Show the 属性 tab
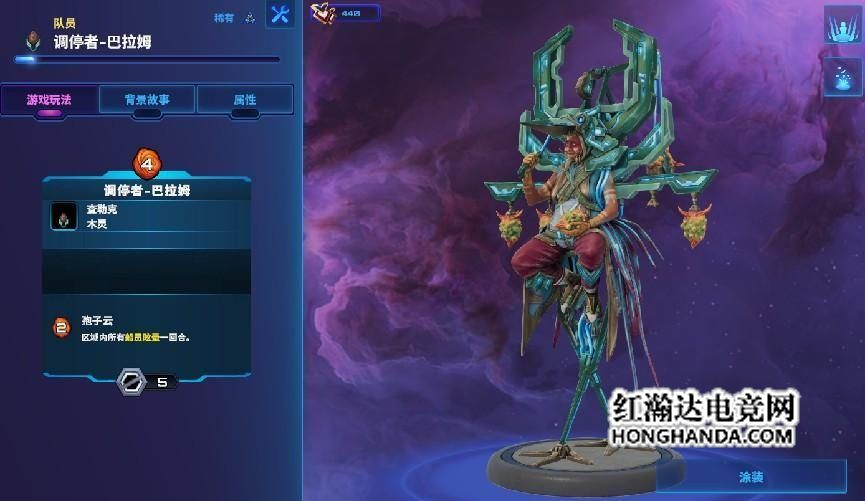The image size is (865, 501). pos(245,100)
